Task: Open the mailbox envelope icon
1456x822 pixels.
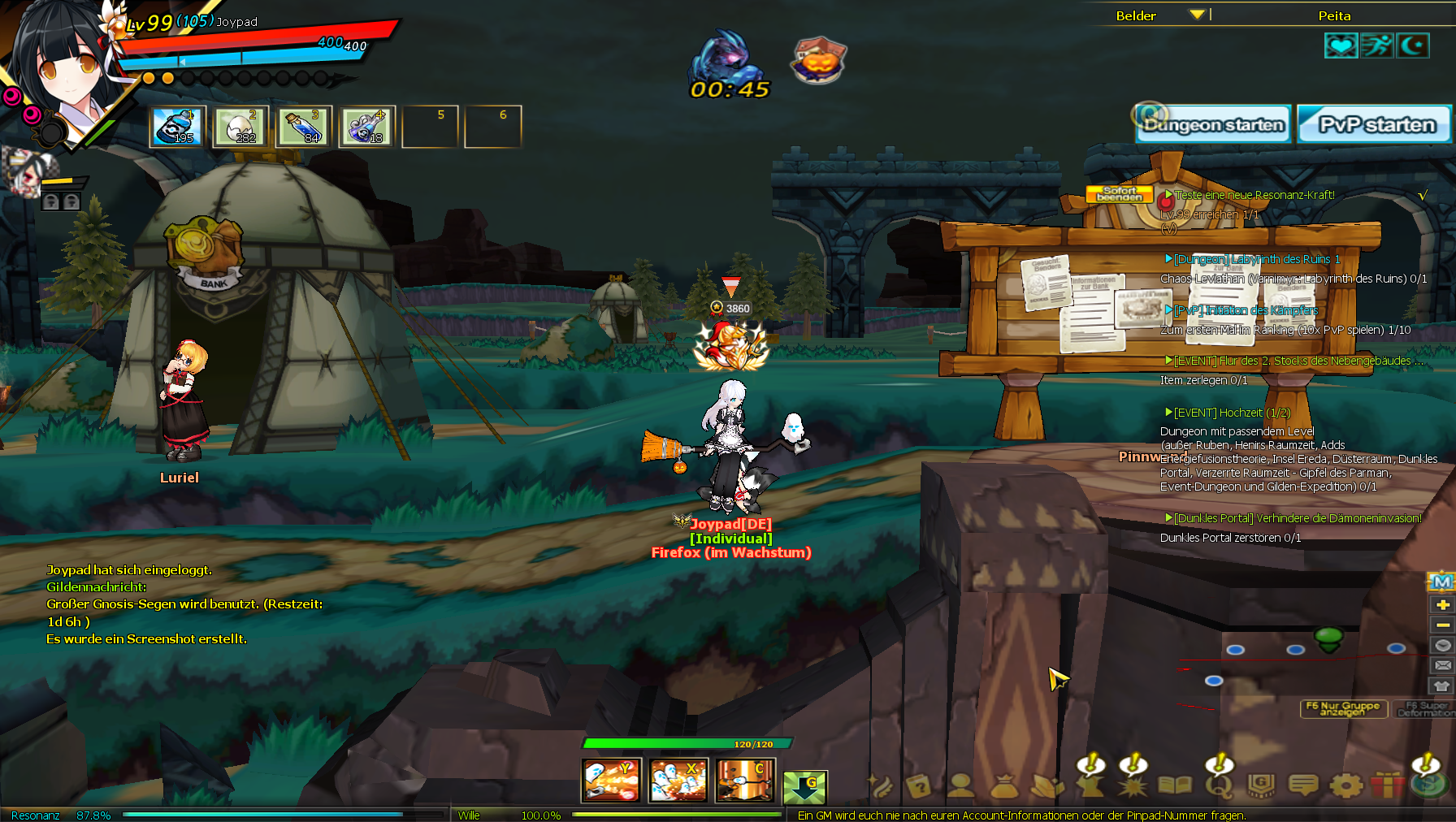Action: [x=1442, y=665]
